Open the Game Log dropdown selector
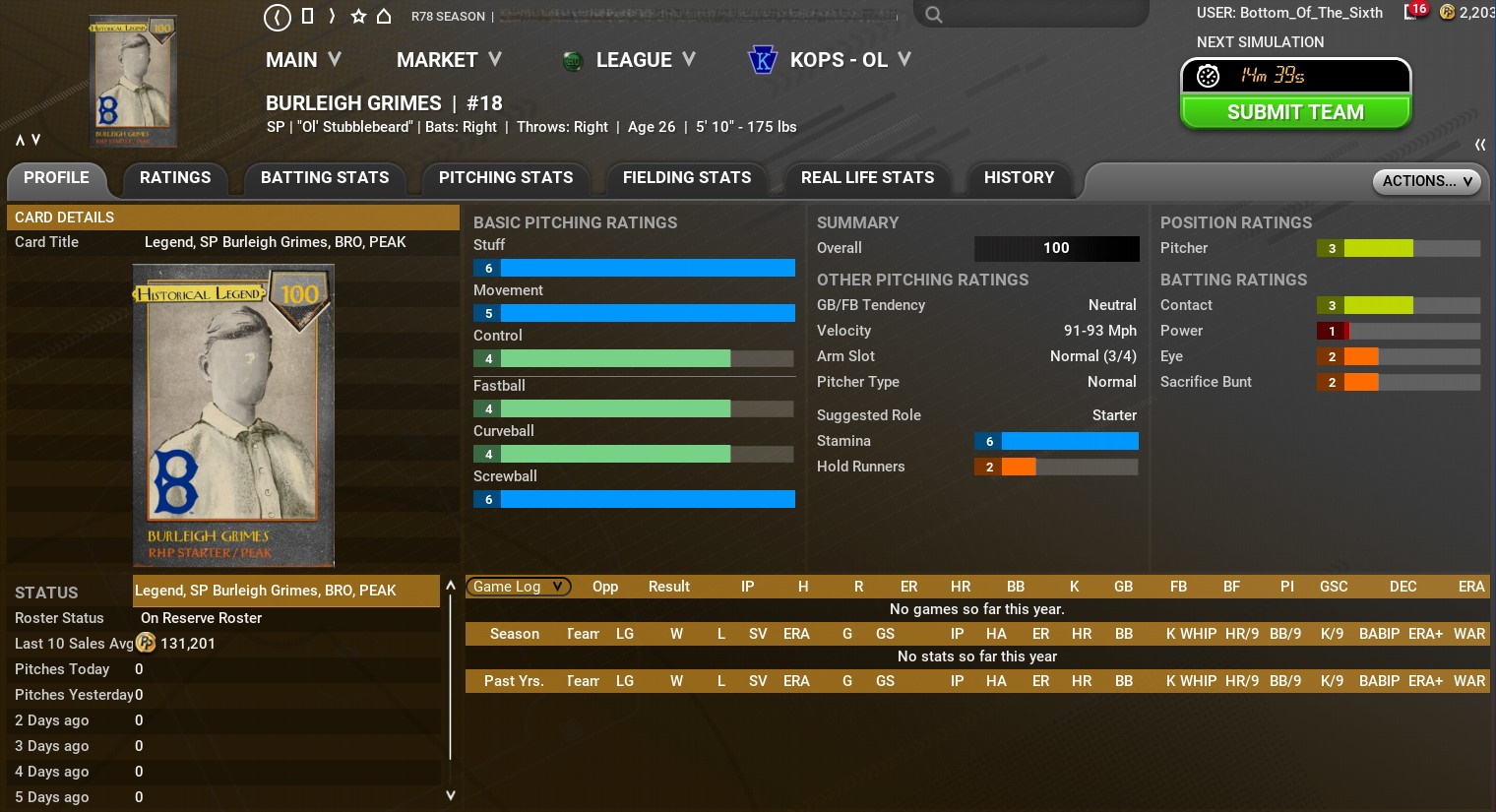The width and height of the screenshot is (1496, 812). pos(518,587)
